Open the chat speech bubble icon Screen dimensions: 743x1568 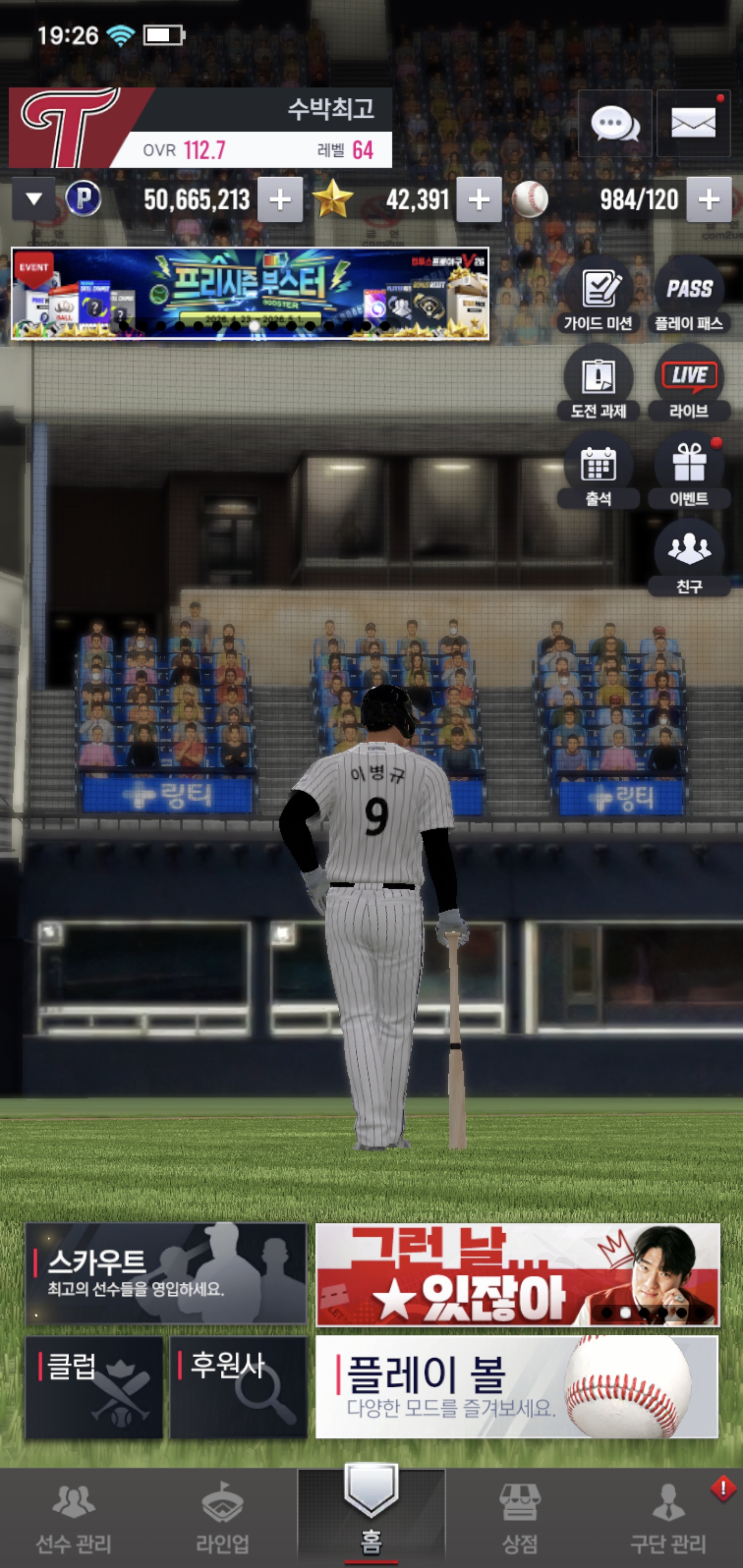(x=615, y=124)
